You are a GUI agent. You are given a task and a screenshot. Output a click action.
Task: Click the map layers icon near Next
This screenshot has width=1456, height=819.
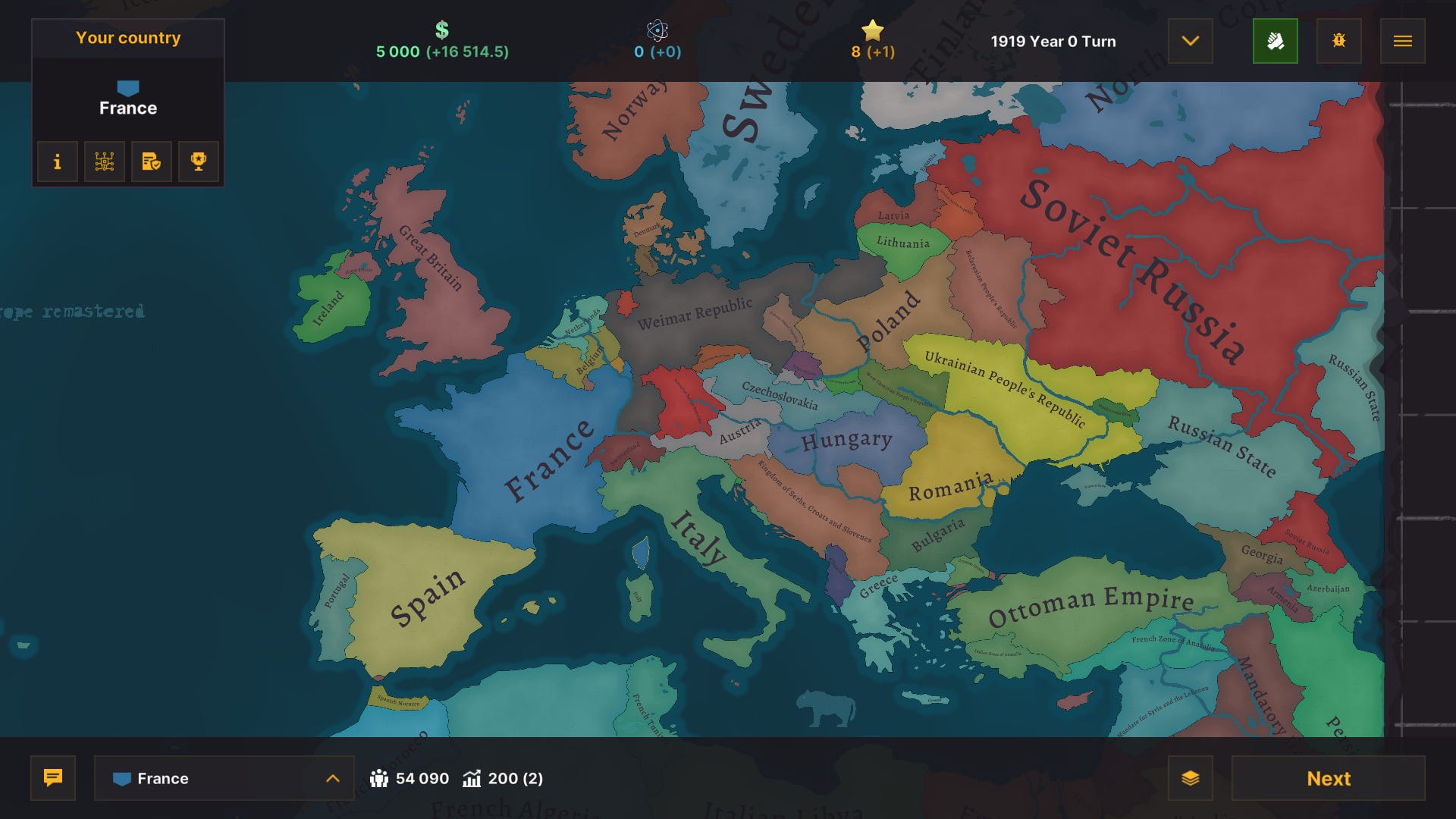(1192, 778)
